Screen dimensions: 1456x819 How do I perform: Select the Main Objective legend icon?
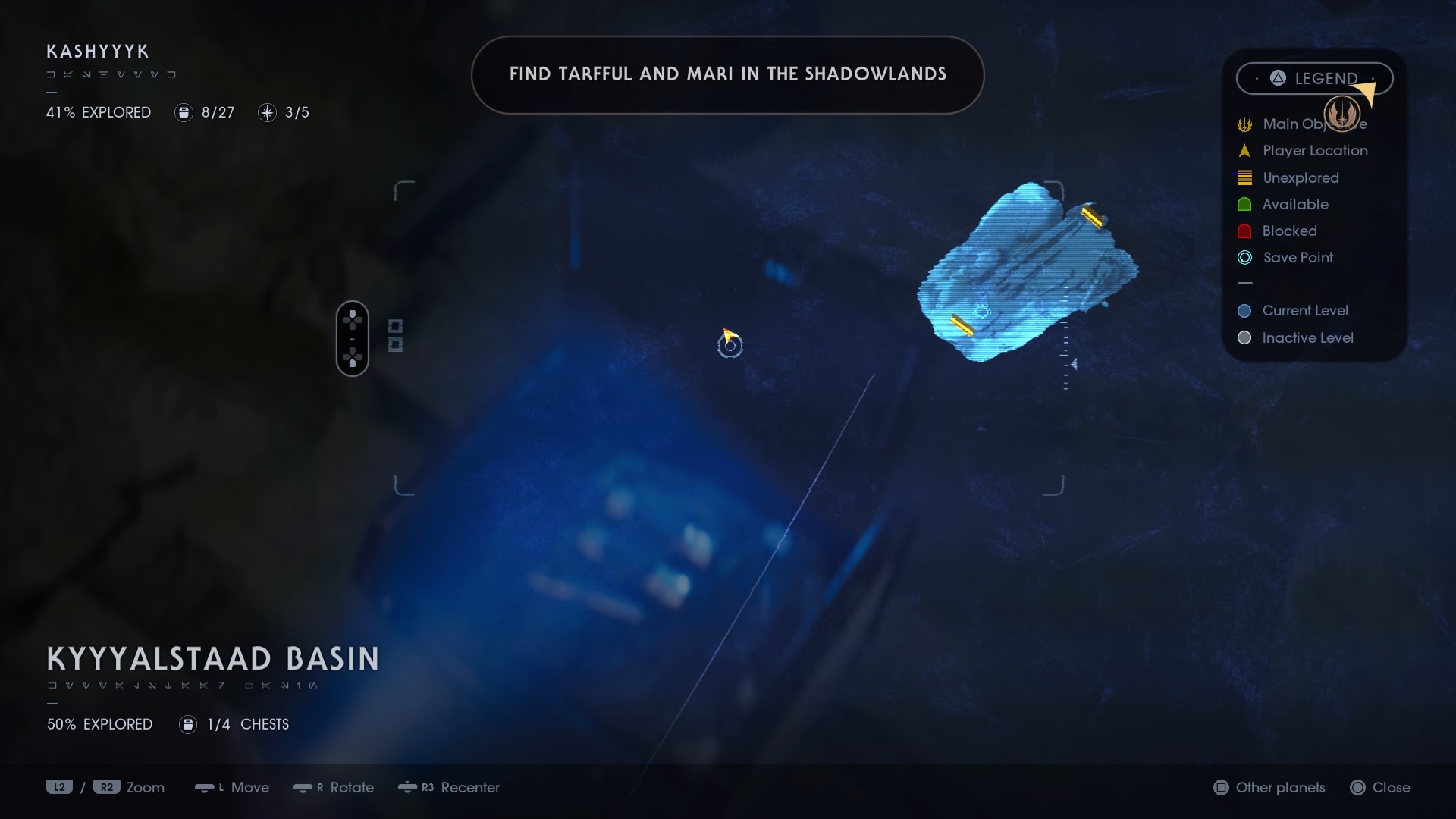[x=1244, y=124]
